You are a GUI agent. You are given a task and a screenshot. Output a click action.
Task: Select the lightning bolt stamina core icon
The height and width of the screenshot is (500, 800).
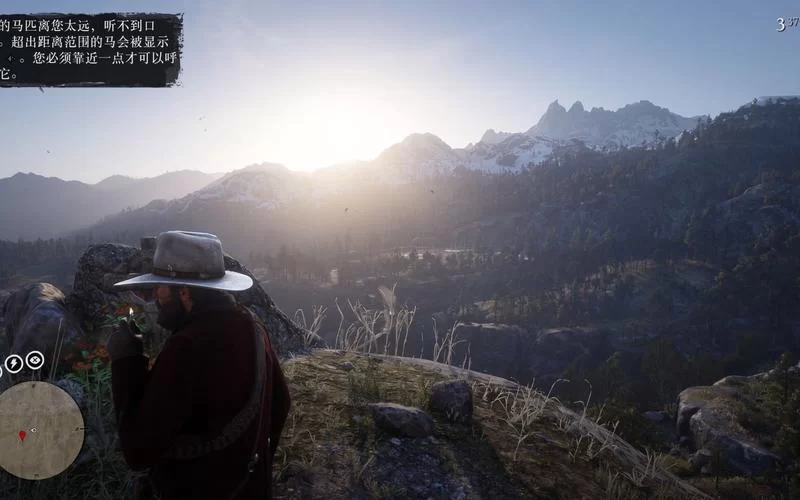(x=14, y=364)
